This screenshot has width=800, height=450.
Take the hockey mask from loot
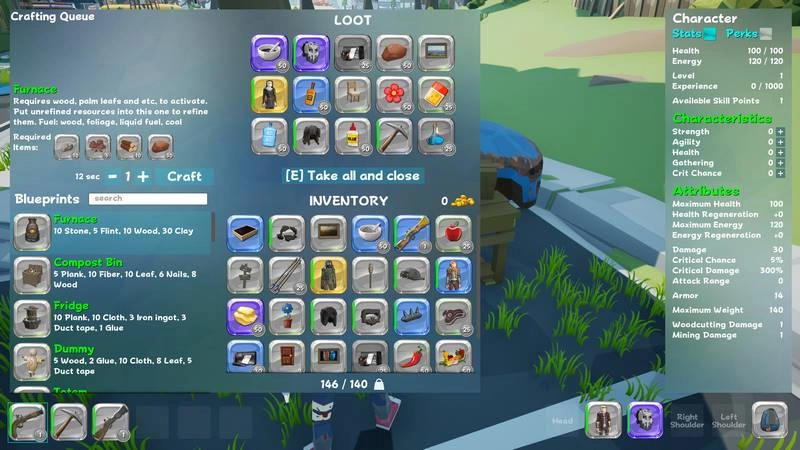(311, 52)
